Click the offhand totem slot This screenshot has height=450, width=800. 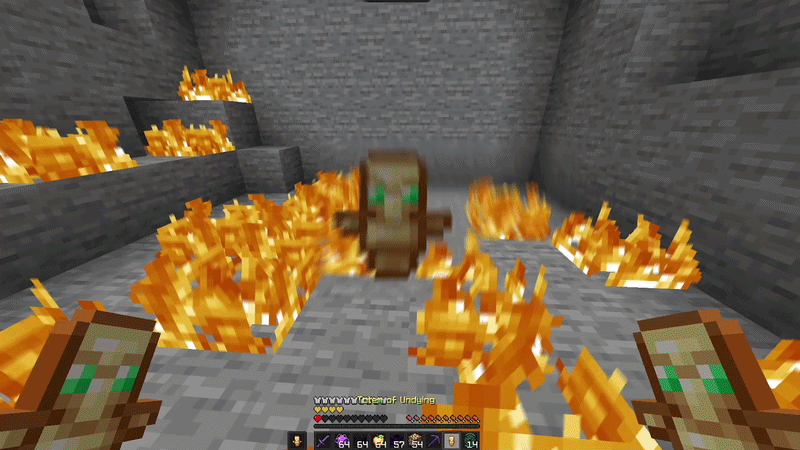tap(296, 439)
